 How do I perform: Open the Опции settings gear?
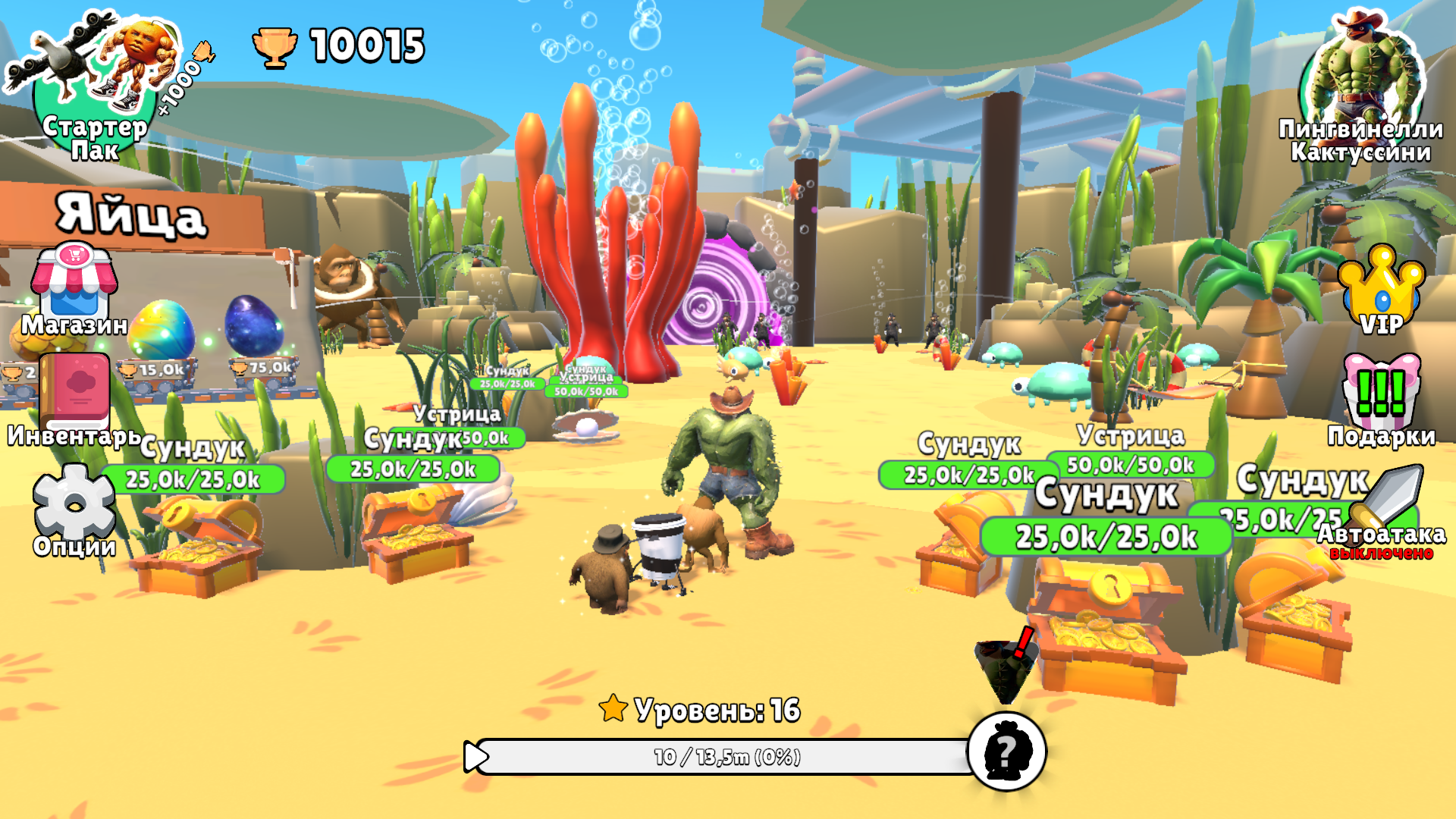72,504
